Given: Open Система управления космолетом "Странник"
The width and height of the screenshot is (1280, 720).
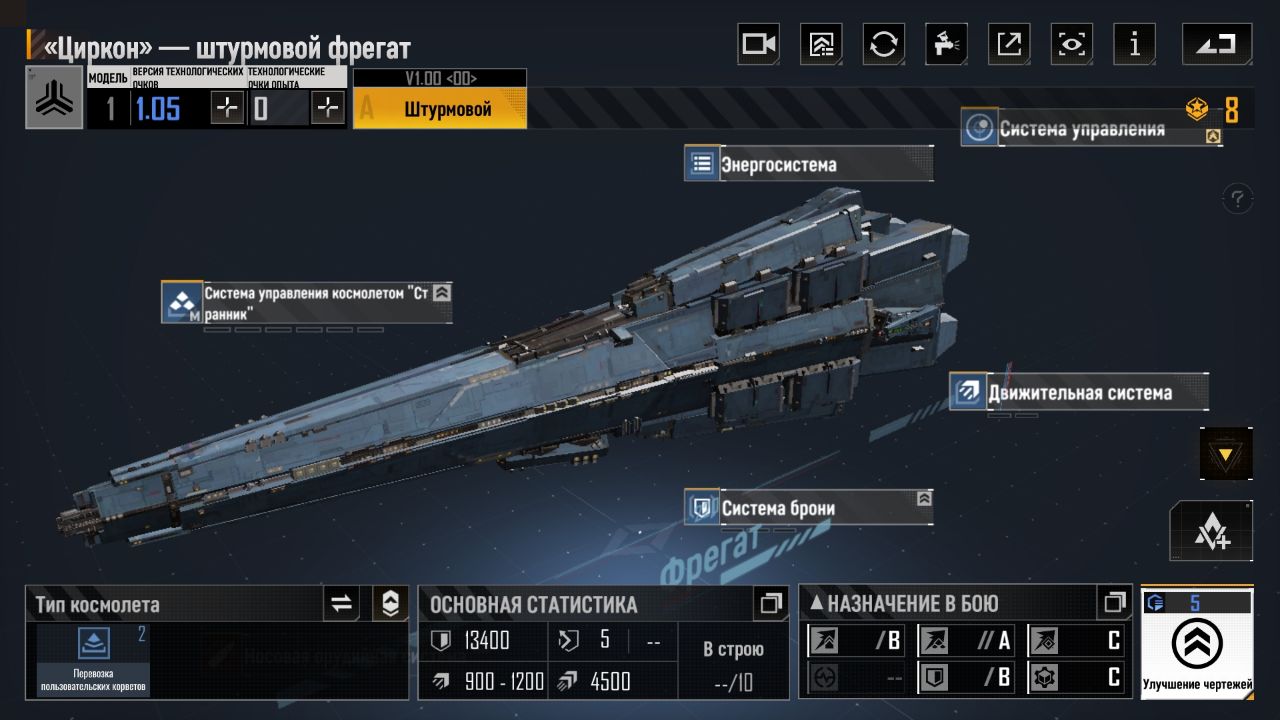Looking at the screenshot, I should (306, 302).
